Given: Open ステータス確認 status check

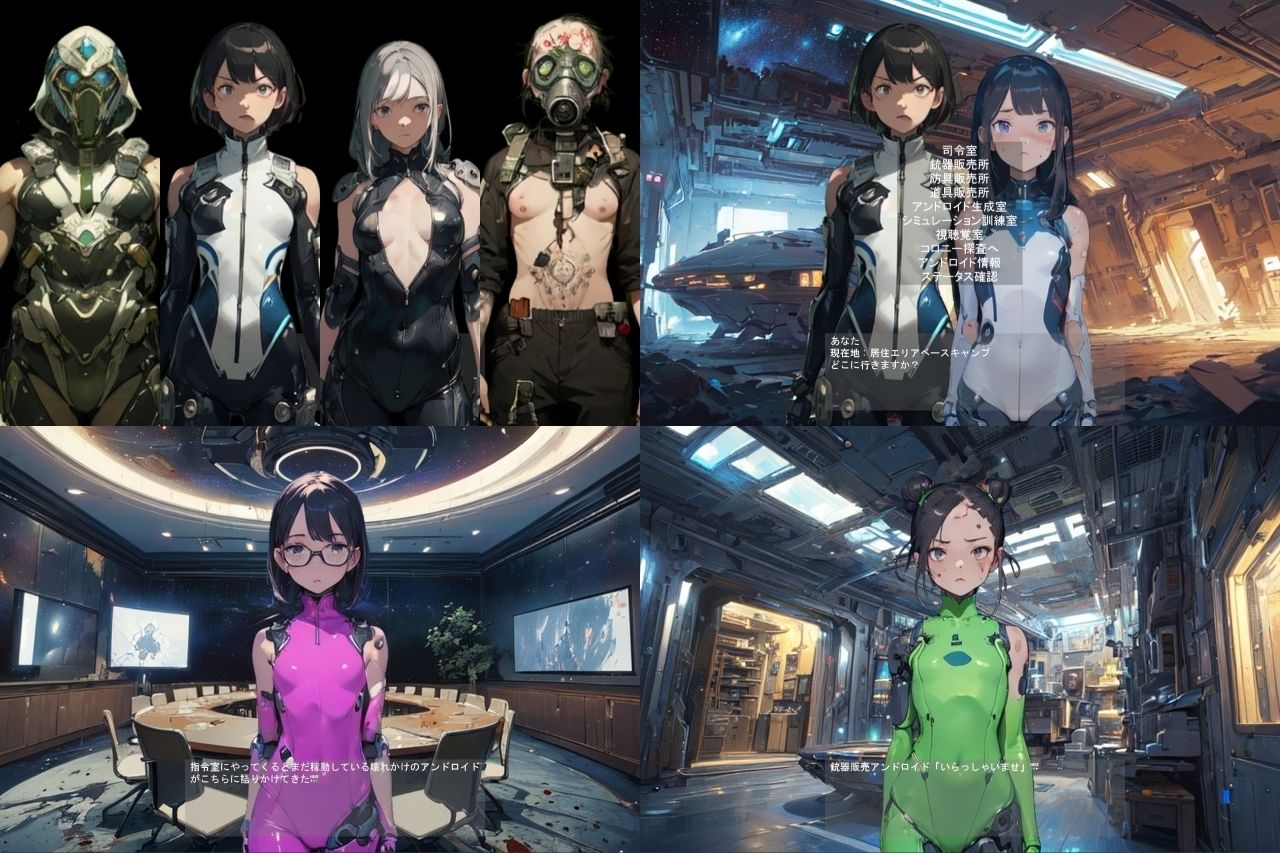Looking at the screenshot, I should [x=958, y=276].
